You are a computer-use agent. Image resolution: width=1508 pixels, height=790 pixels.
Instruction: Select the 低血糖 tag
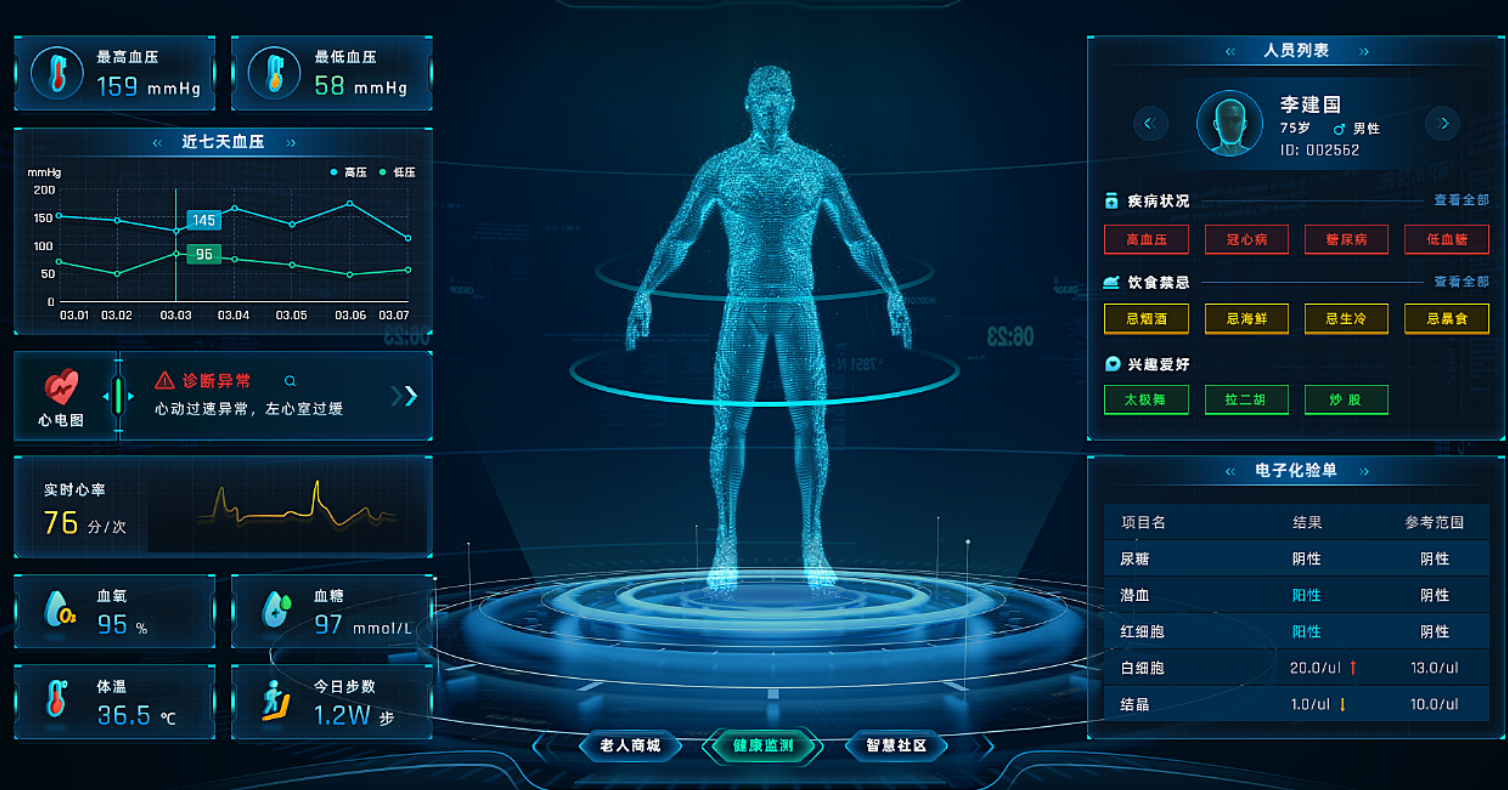[1446, 240]
